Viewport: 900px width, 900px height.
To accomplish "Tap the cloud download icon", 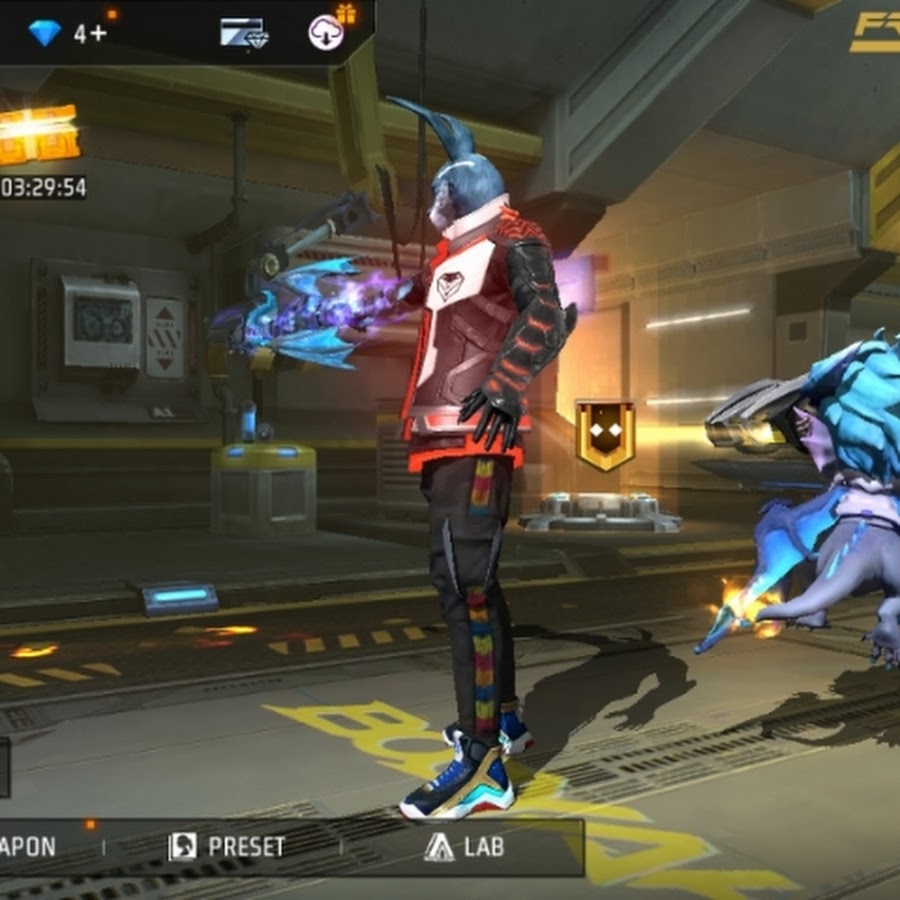I will point(326,32).
